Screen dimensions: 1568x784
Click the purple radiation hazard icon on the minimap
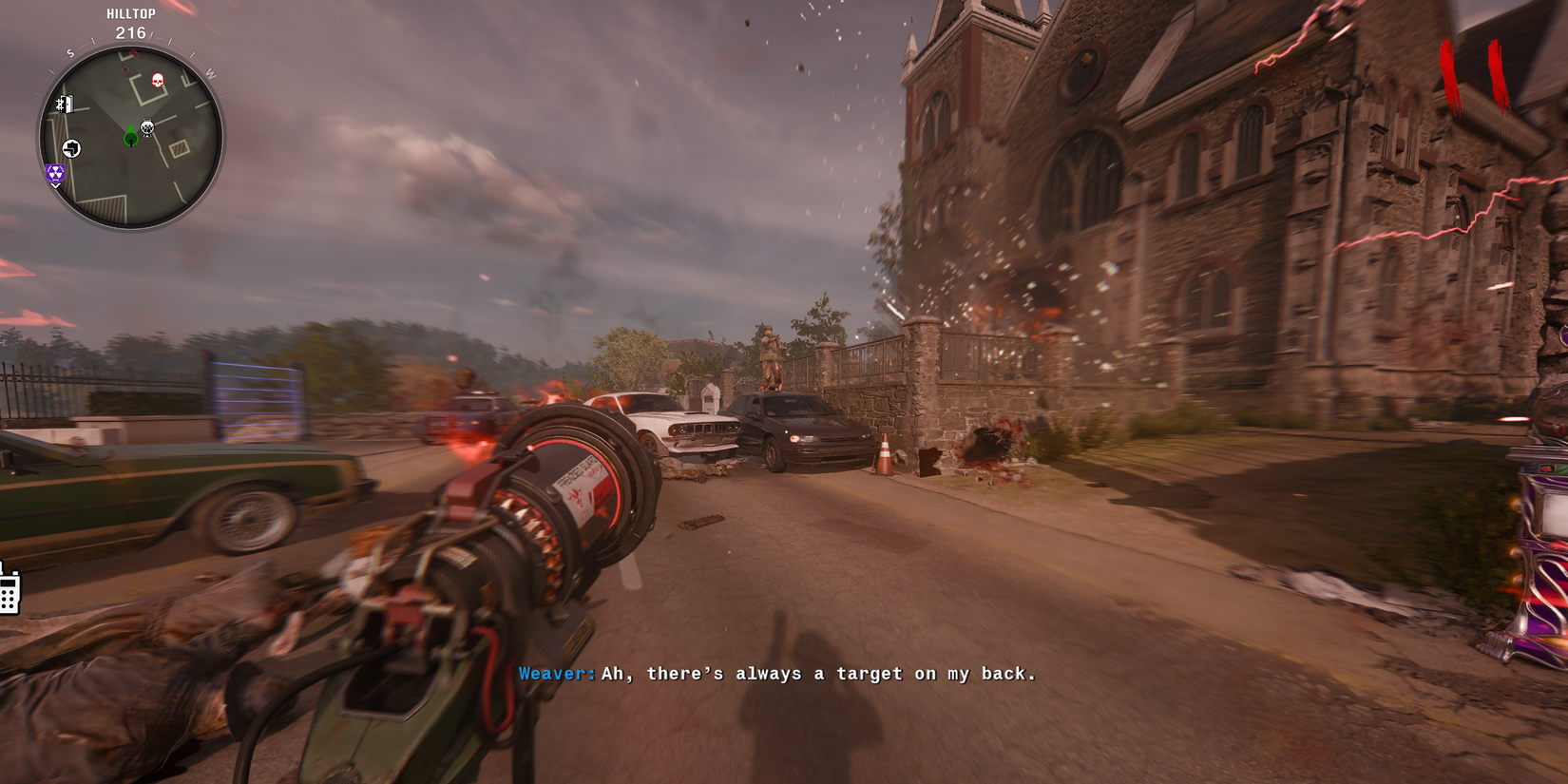point(55,174)
